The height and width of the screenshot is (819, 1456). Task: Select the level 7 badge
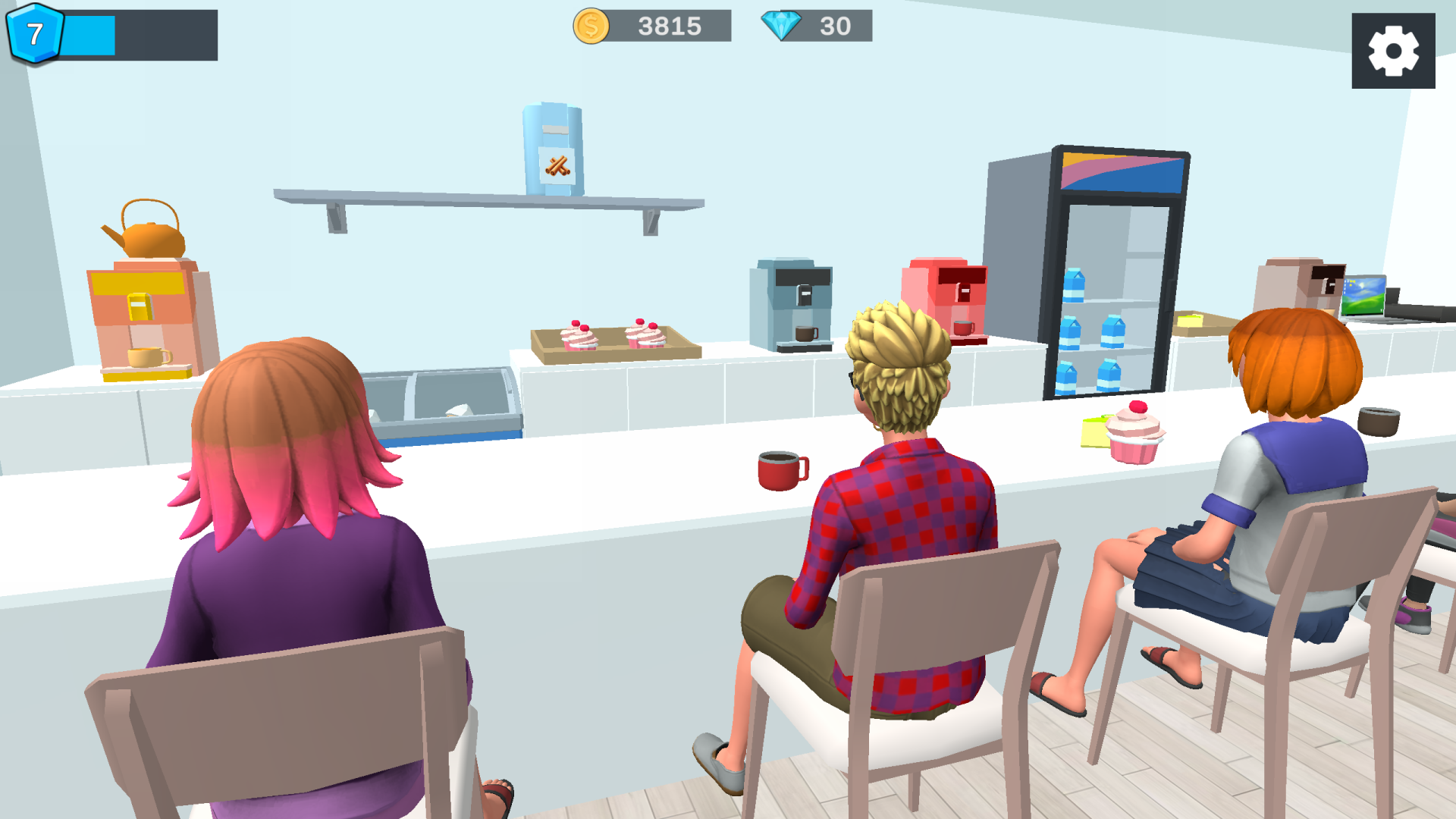(x=36, y=34)
